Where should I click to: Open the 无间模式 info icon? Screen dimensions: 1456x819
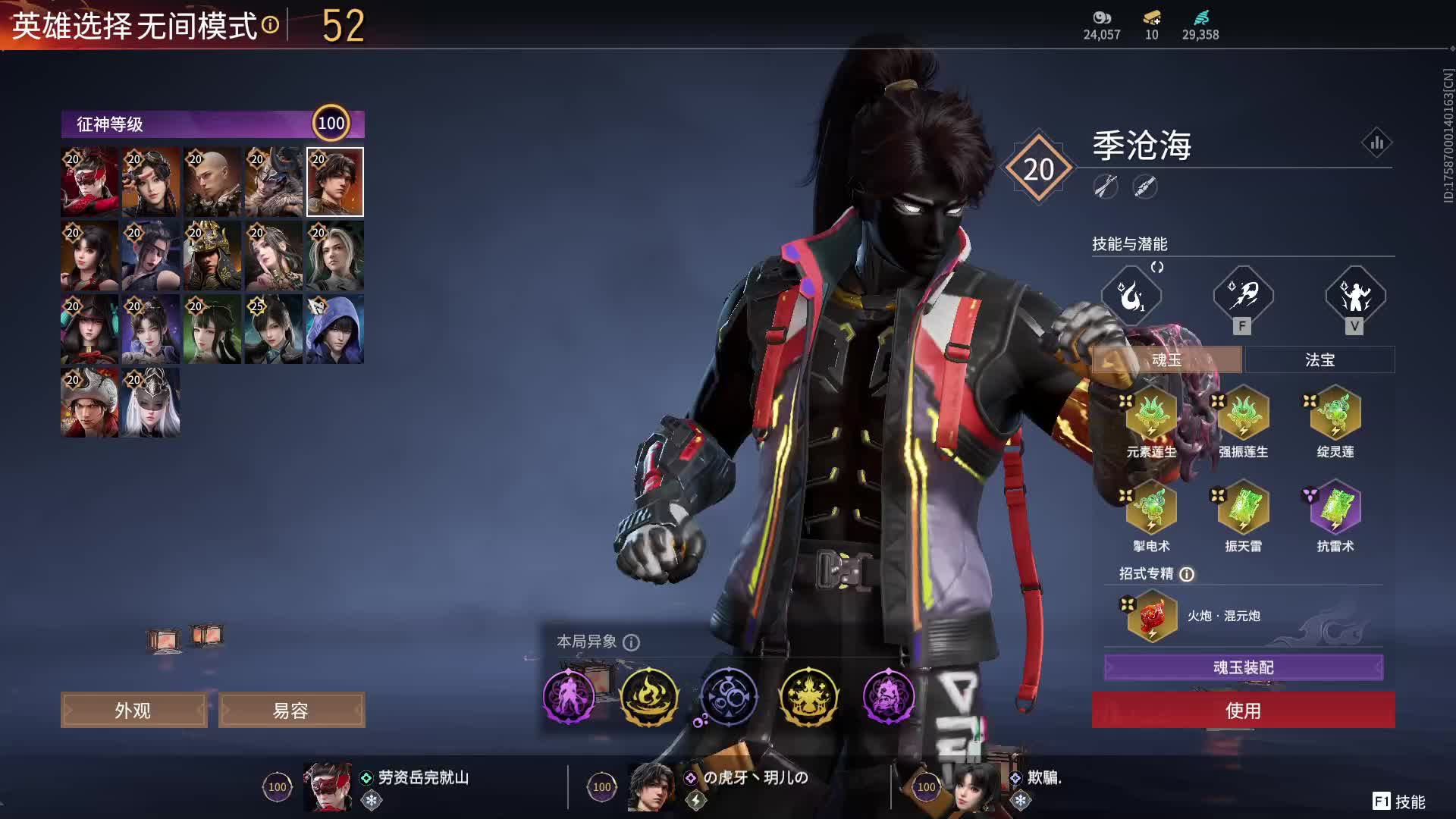coord(270,26)
